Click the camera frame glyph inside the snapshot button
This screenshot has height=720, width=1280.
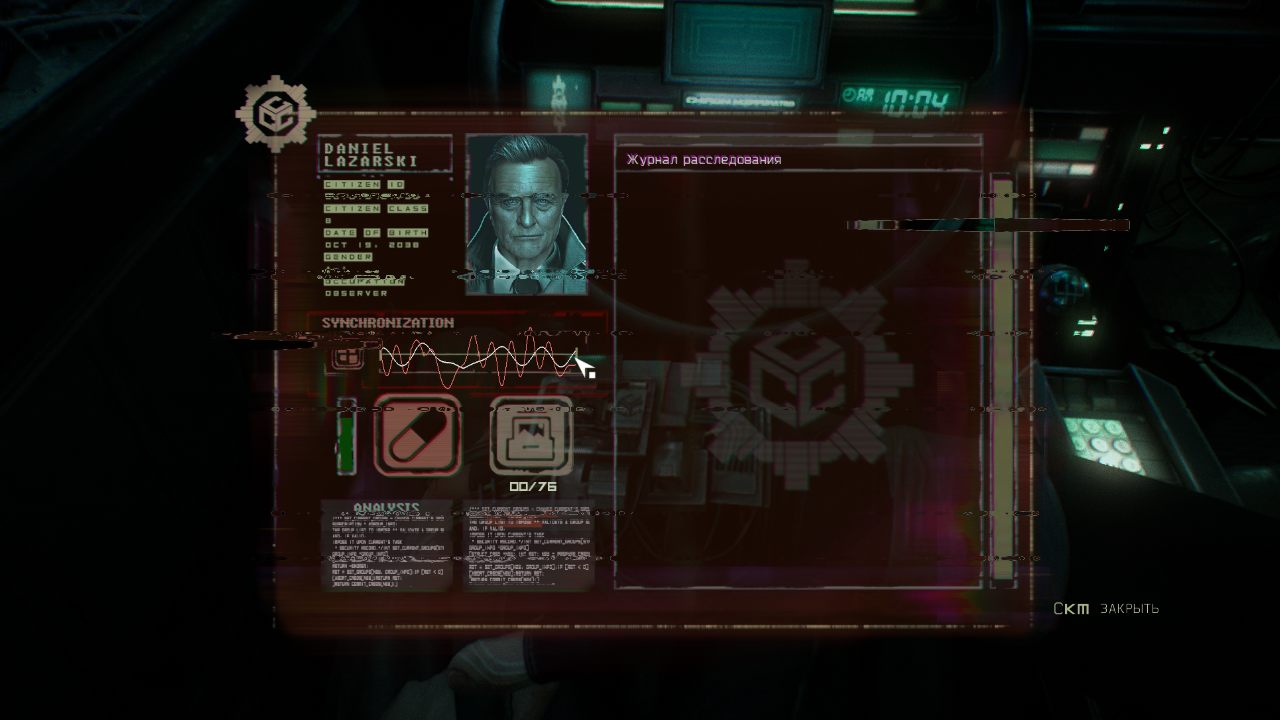(528, 436)
